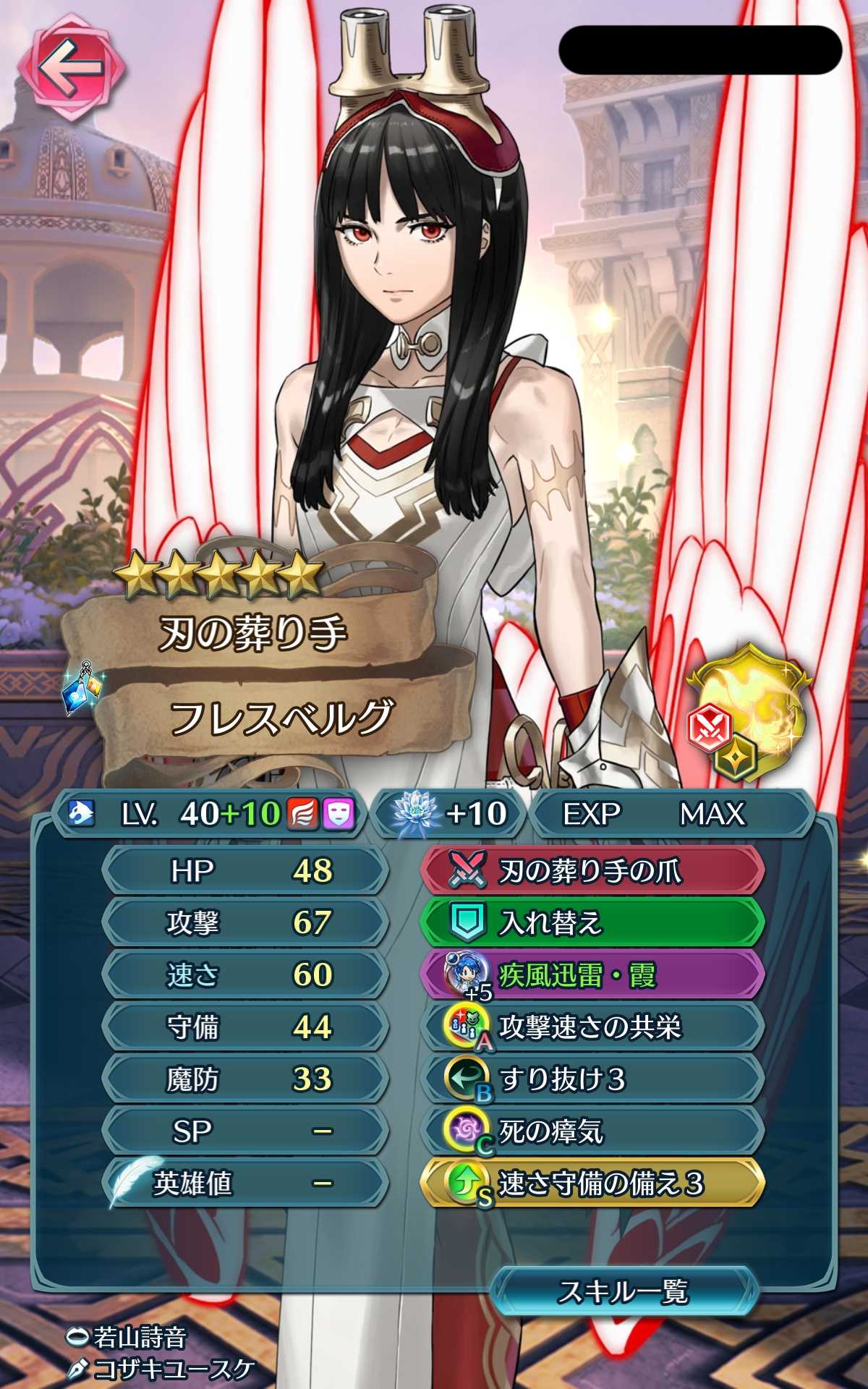View the すり抜け3 B skill

click(x=592, y=1079)
